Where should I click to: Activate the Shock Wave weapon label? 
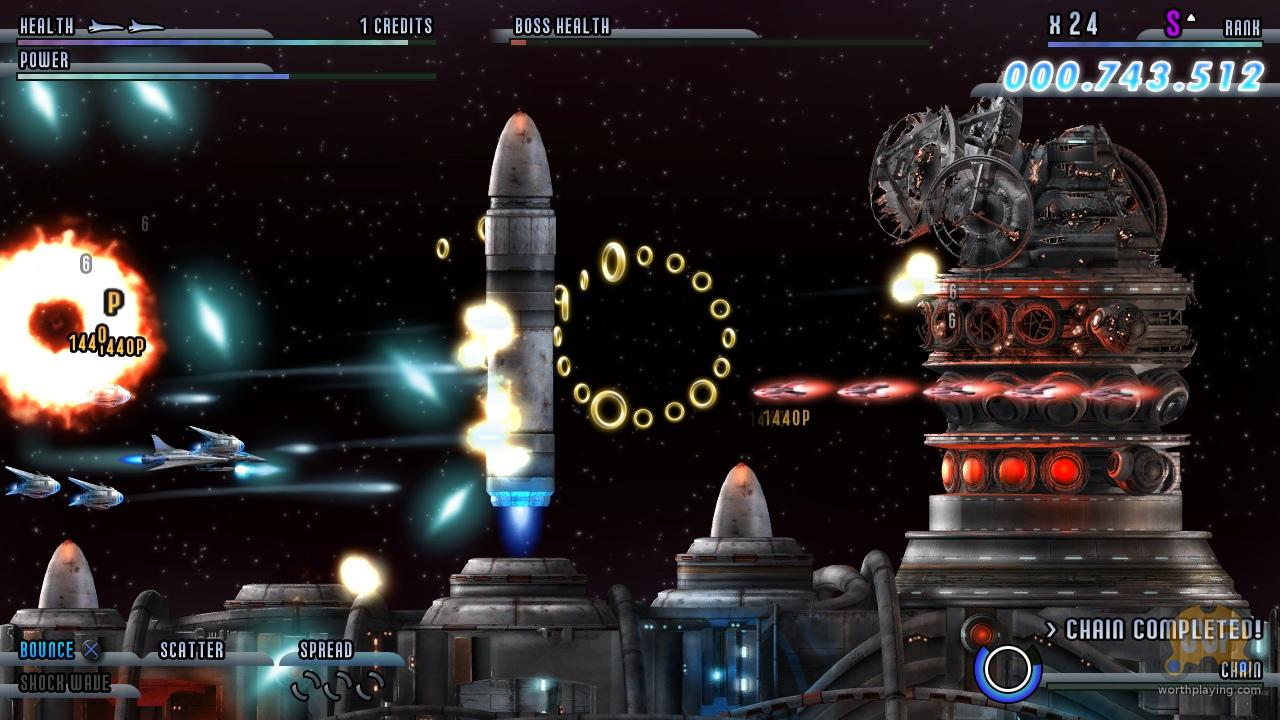click(x=65, y=684)
